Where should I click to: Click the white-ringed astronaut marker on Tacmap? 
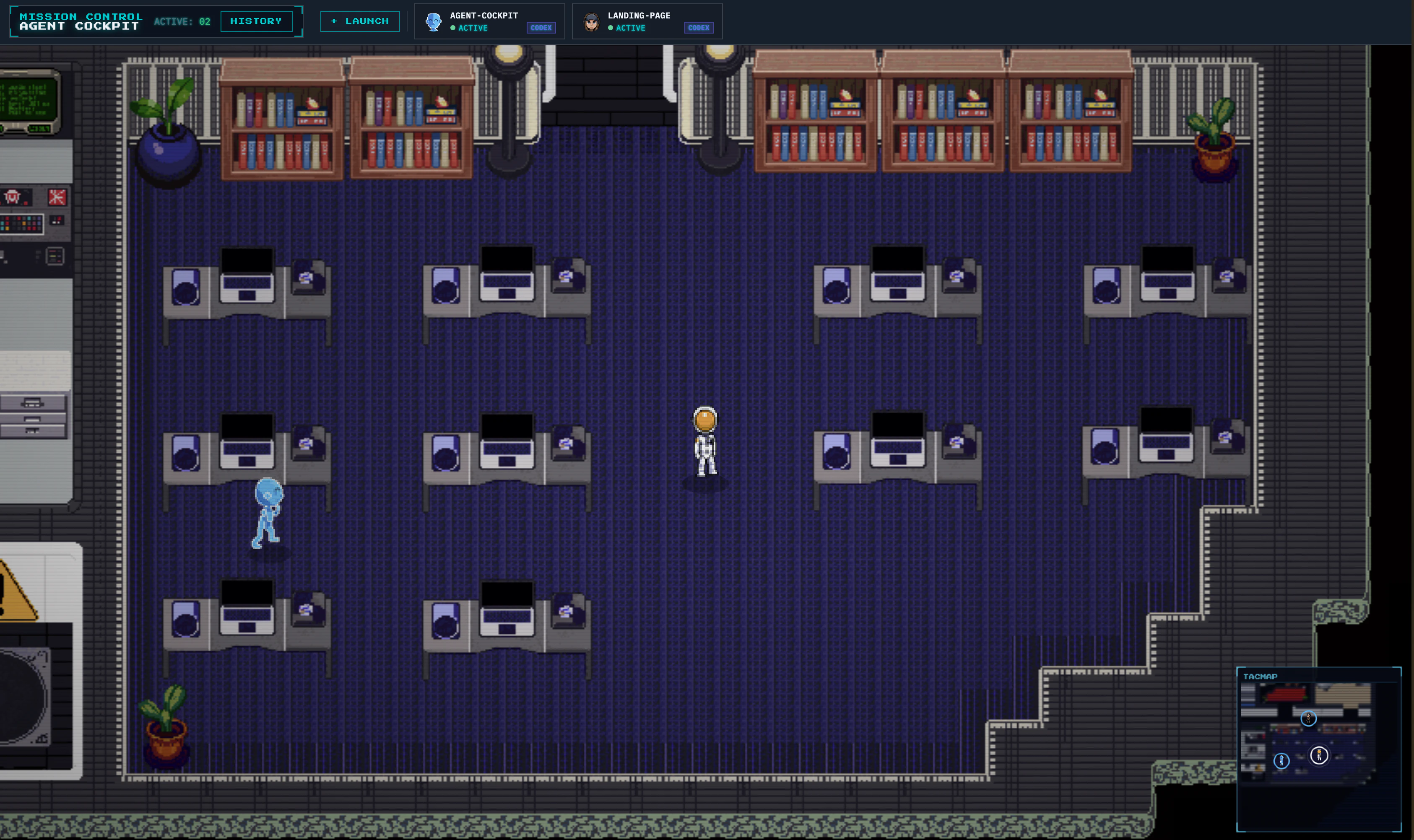(1319, 754)
